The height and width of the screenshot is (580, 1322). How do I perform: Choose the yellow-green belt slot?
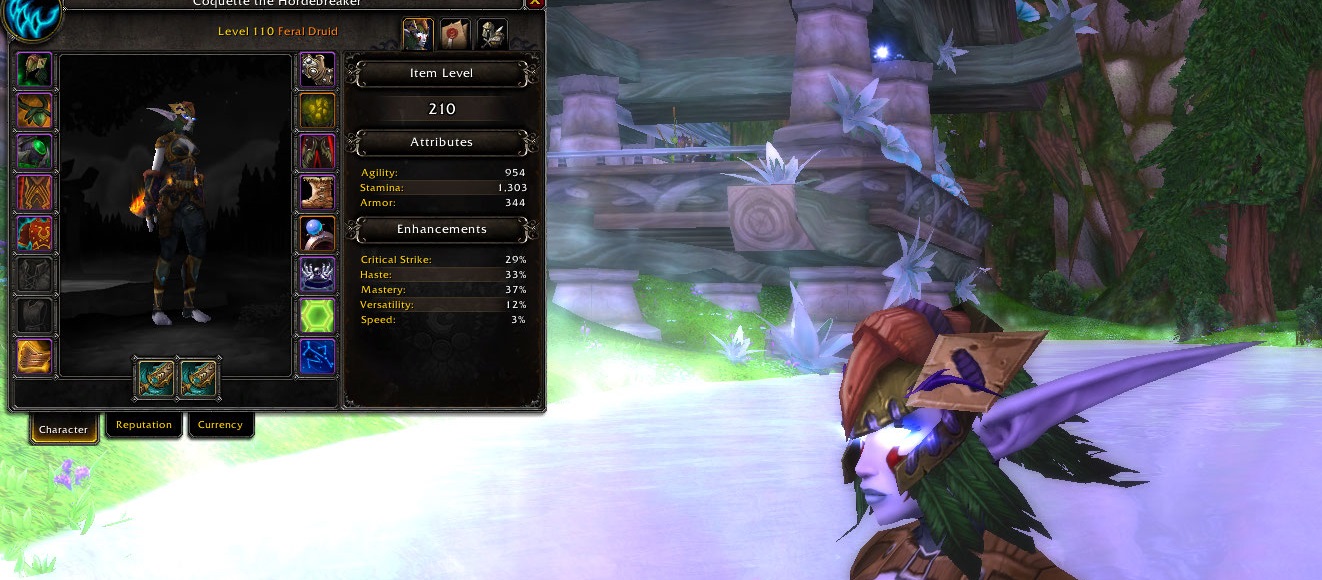(318, 111)
